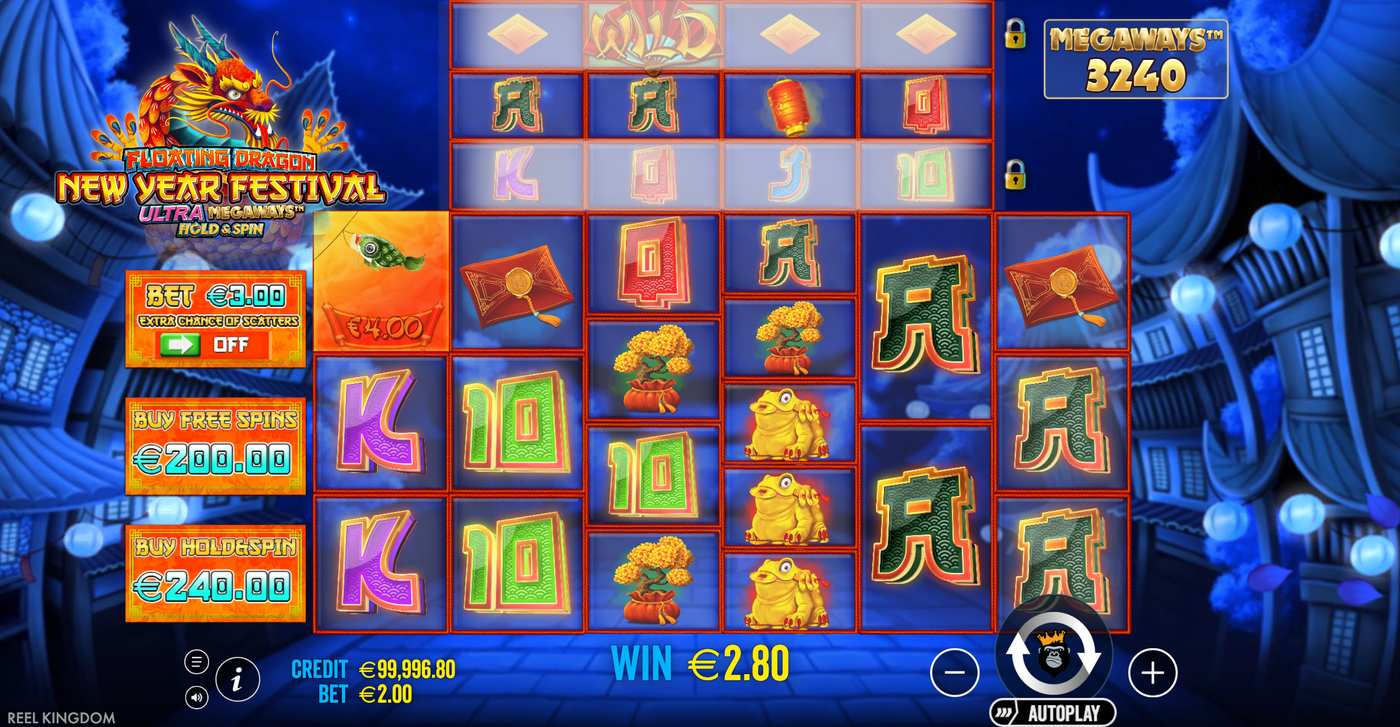Open the hamburger menu
This screenshot has height=727, width=1400.
click(197, 660)
